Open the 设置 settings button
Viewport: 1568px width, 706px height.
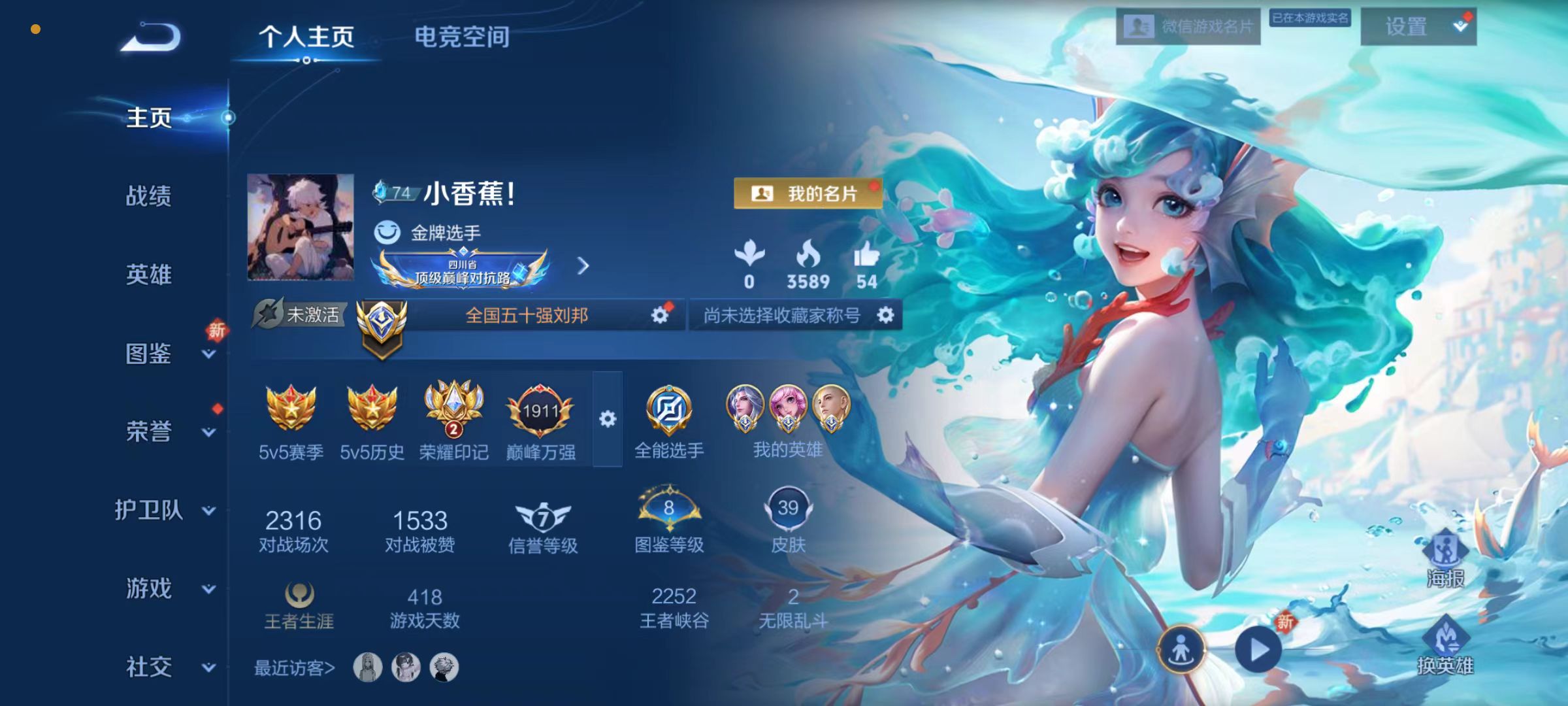coord(1418,27)
